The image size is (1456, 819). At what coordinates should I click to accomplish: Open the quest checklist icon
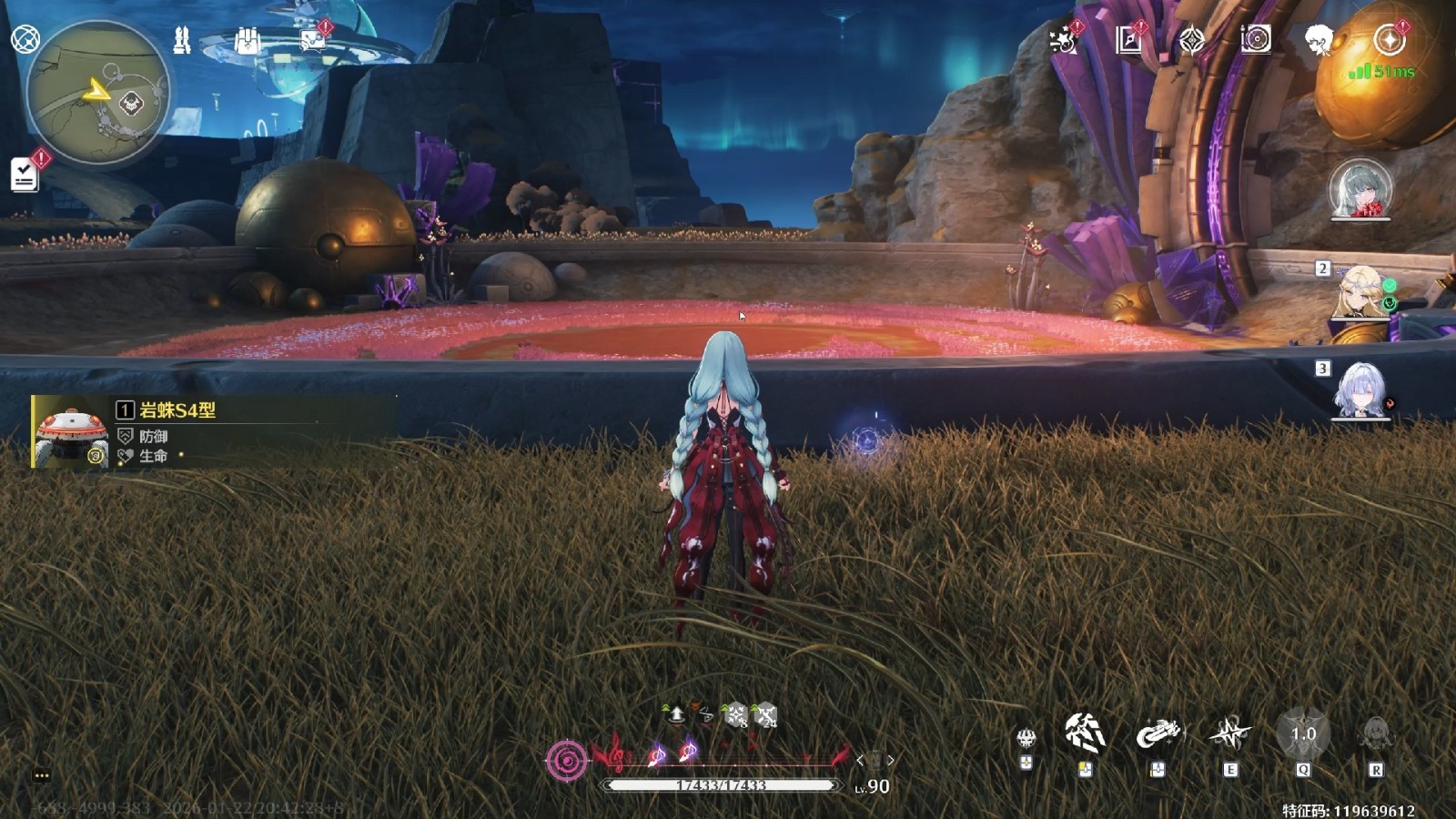tap(25, 175)
